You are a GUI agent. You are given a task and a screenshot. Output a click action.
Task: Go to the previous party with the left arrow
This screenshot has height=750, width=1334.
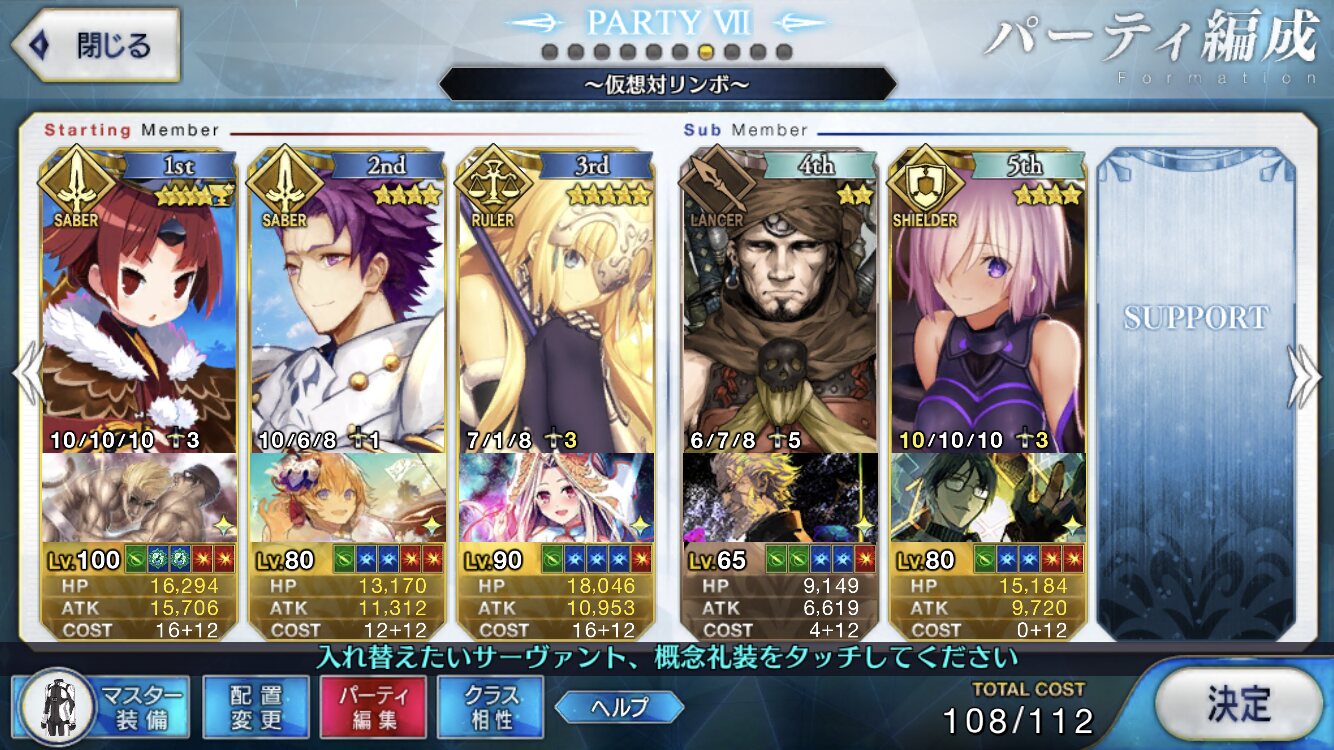[x=28, y=377]
